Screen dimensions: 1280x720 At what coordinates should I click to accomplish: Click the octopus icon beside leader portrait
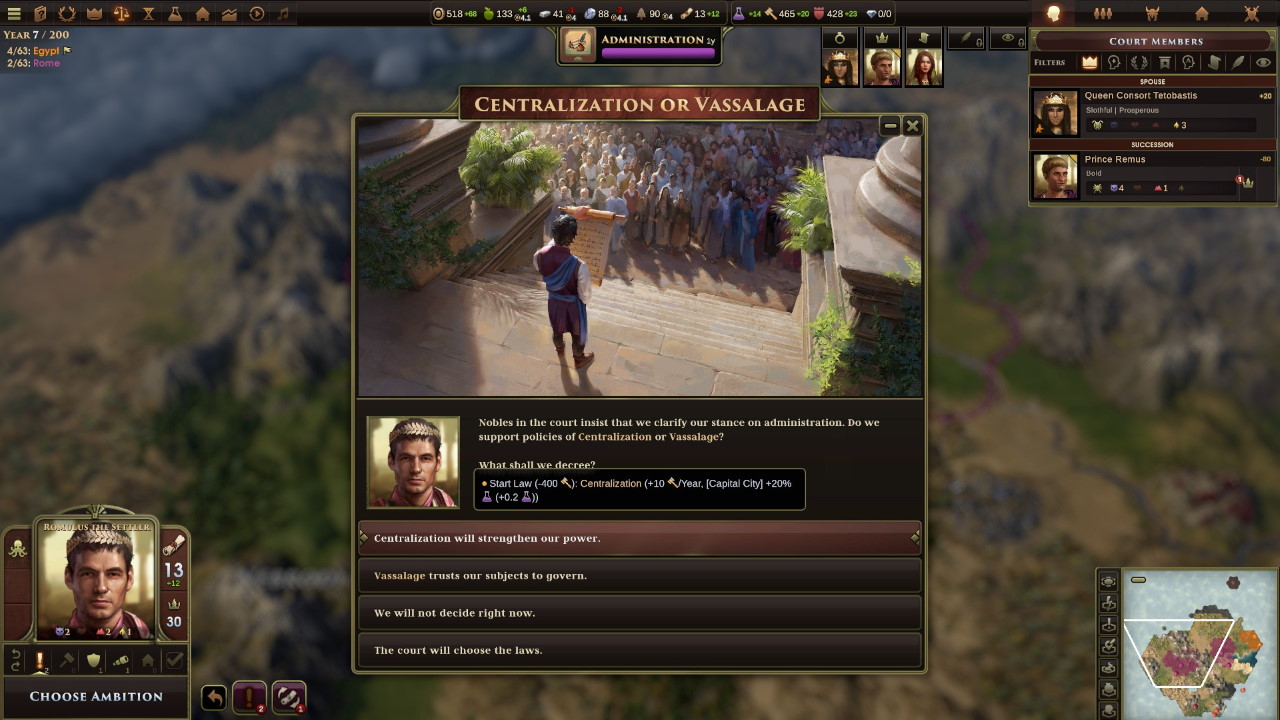coord(18,548)
